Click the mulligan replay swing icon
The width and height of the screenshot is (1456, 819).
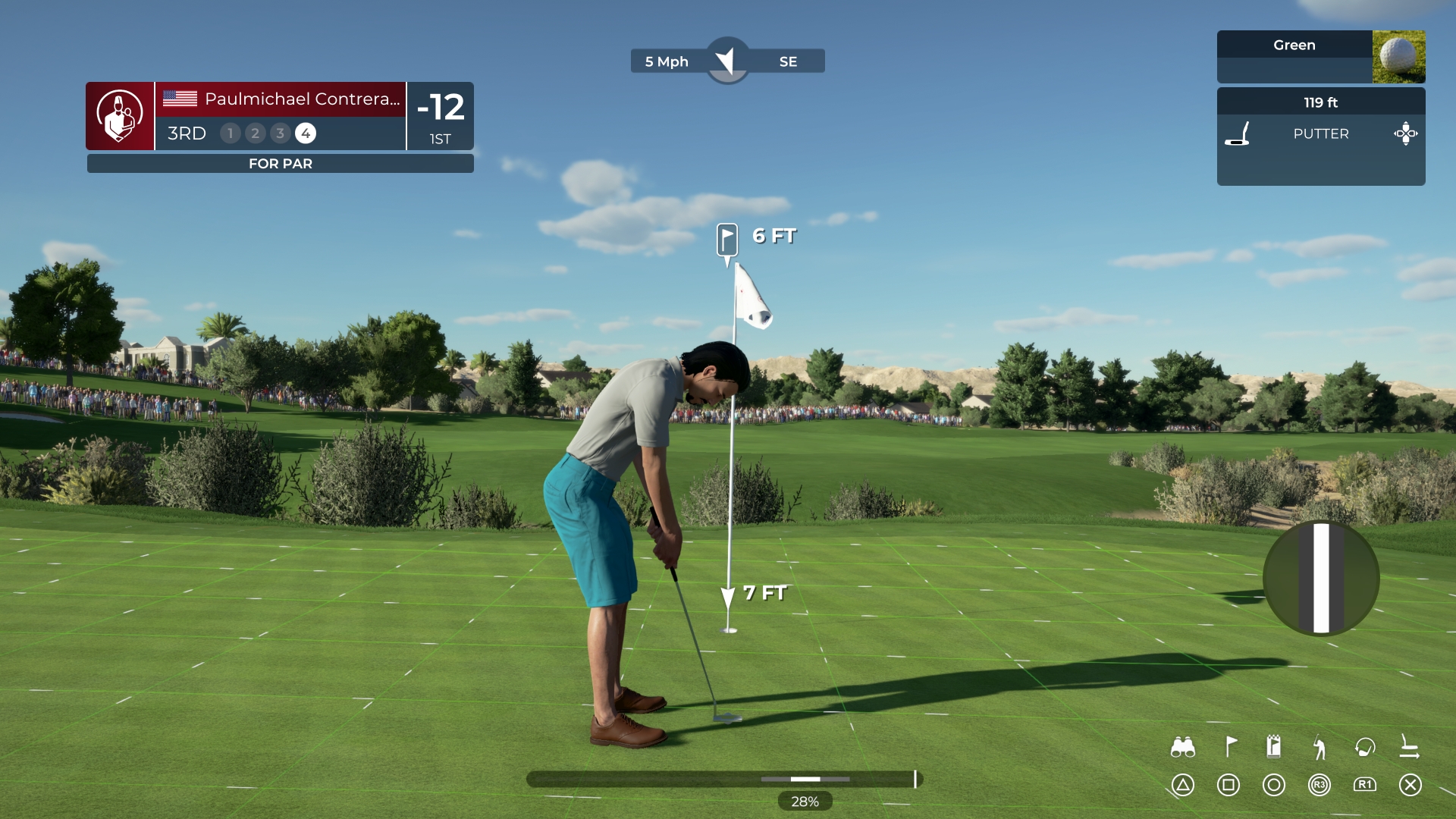click(1365, 746)
